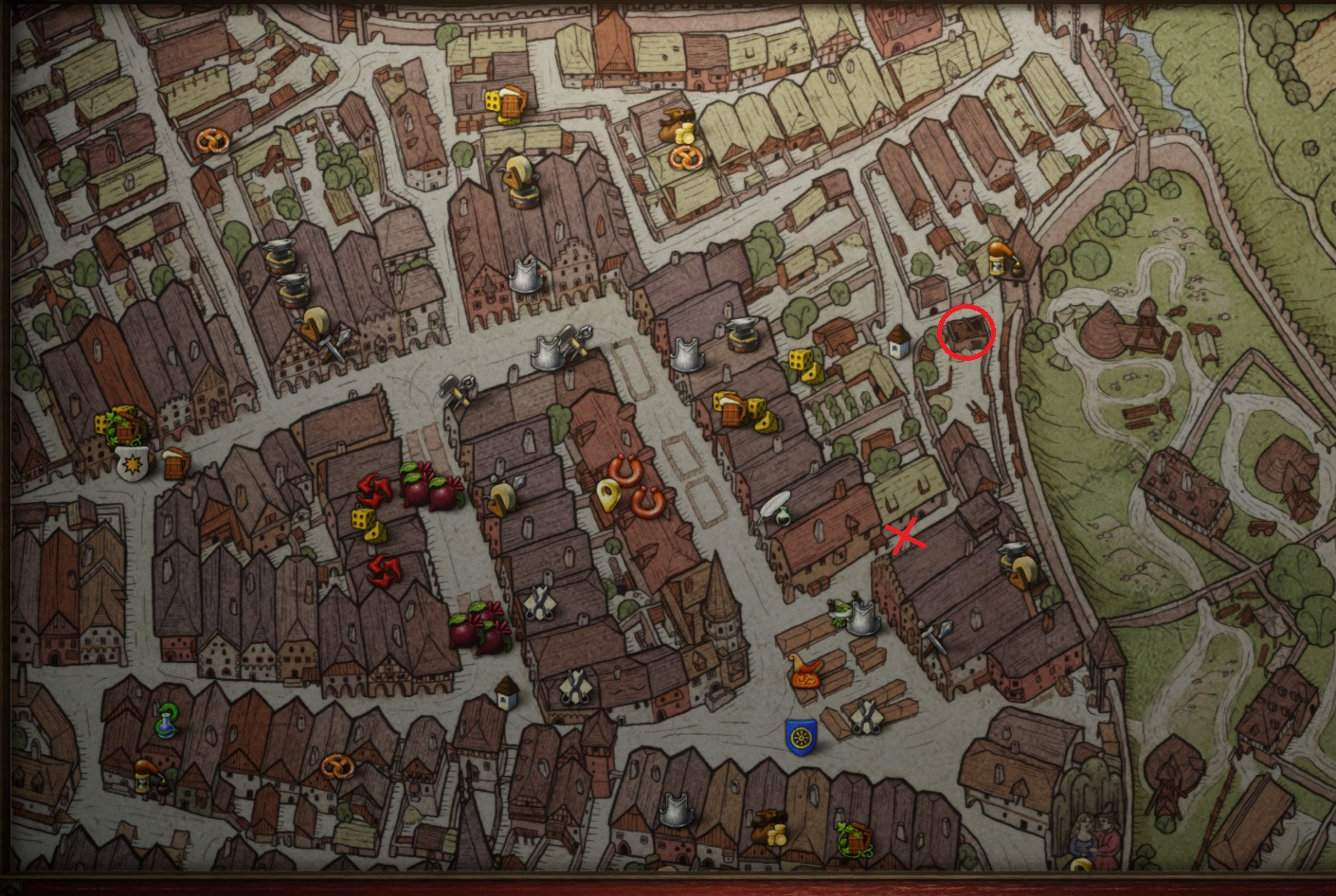1336x896 pixels.
Task: Select the red apples fruit vendor icon
Action: pyautogui.click(x=431, y=488)
